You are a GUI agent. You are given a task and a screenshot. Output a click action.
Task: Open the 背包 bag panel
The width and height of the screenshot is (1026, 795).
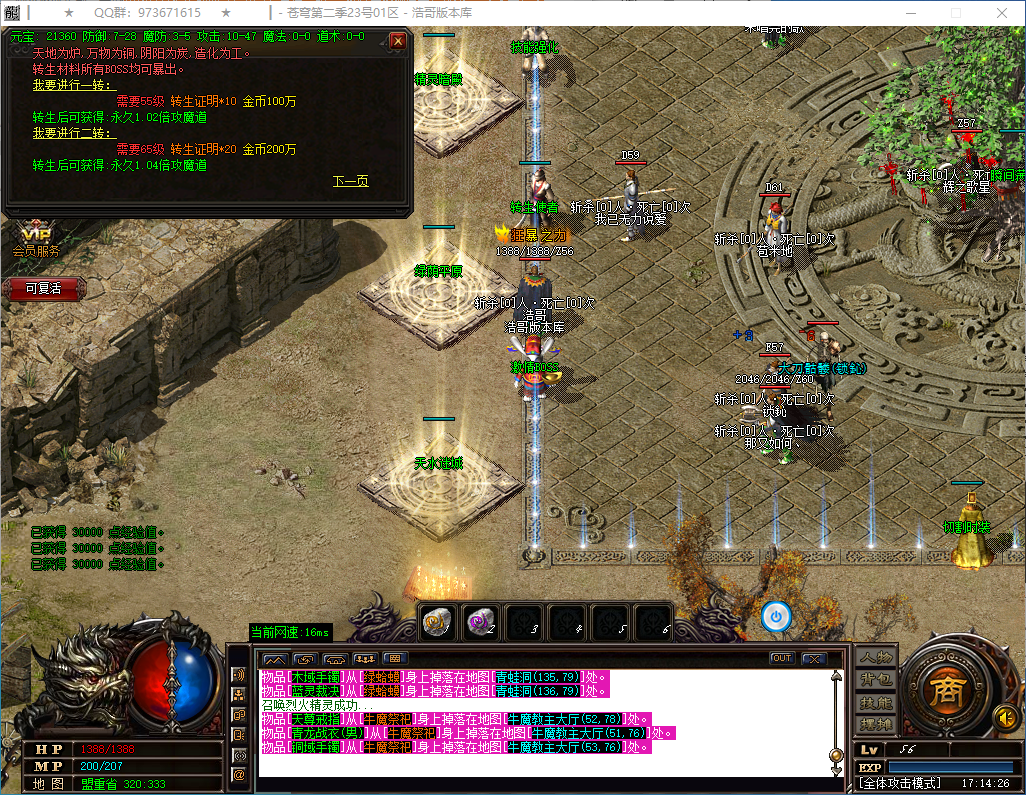tap(876, 680)
